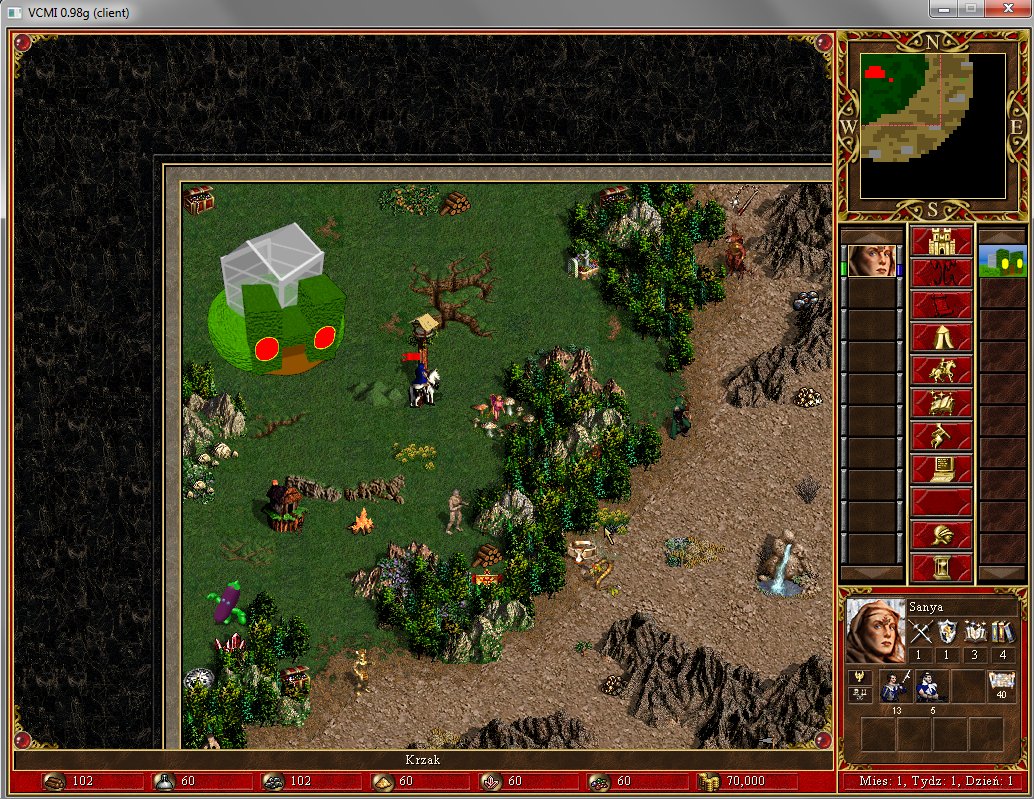This screenshot has width=1034, height=799.
Task: Toggle the underground/surface view button
Action: click(x=941, y=273)
